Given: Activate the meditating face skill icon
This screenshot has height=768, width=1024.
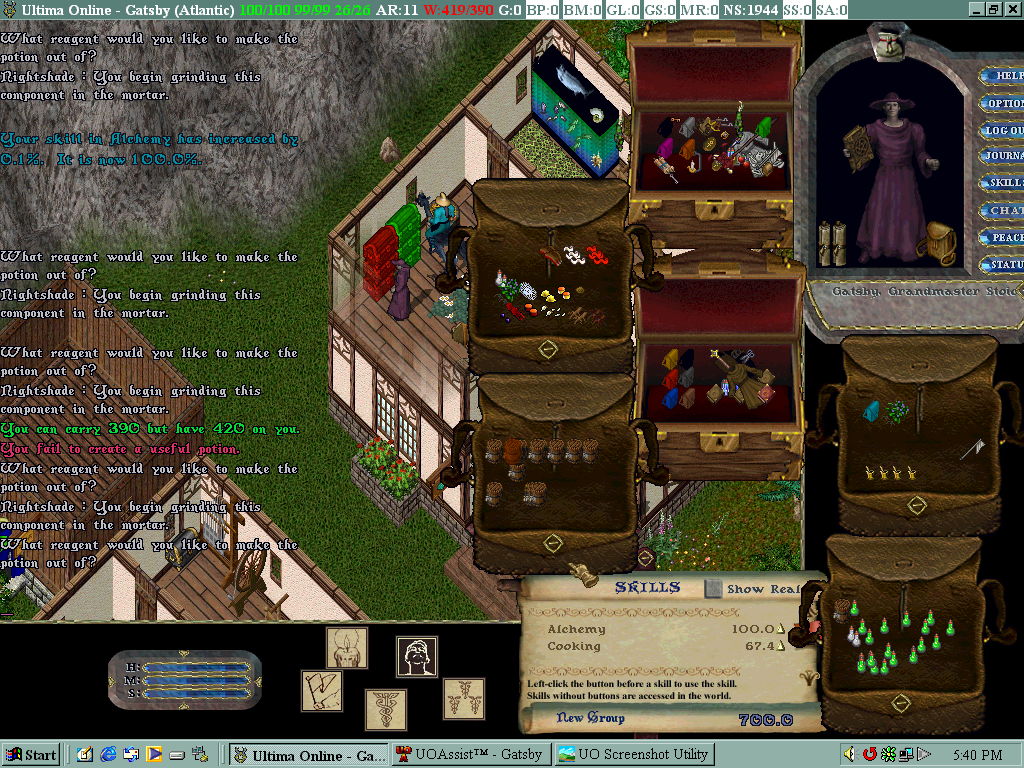Looking at the screenshot, I should coord(417,657).
